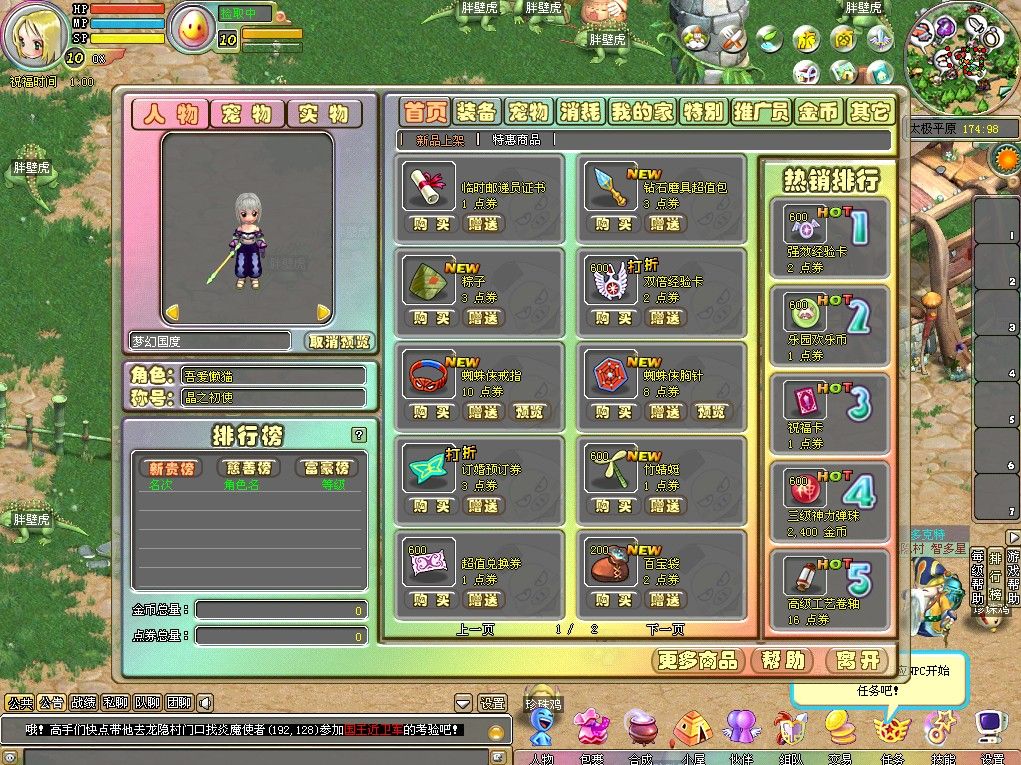Go to the next page with 下一页

point(665,630)
